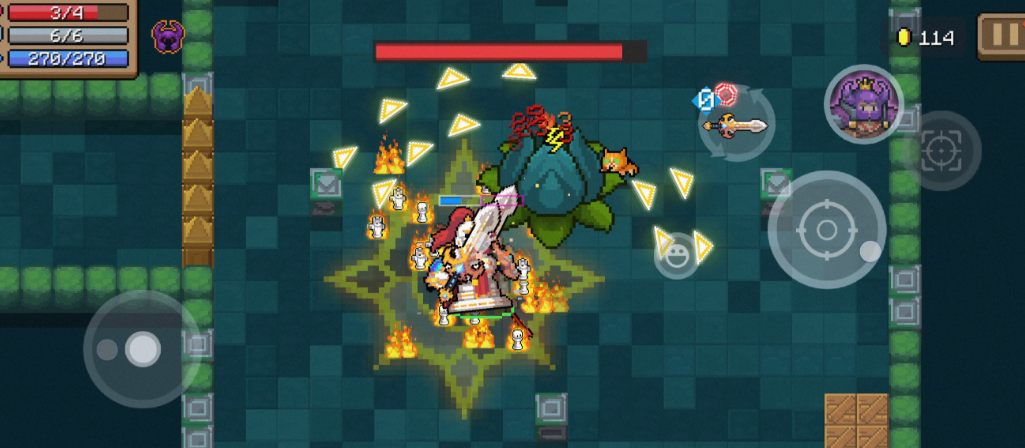Screen dimensions: 1025x448
Task: Switch weapon using the sword icon
Action: coord(735,125)
